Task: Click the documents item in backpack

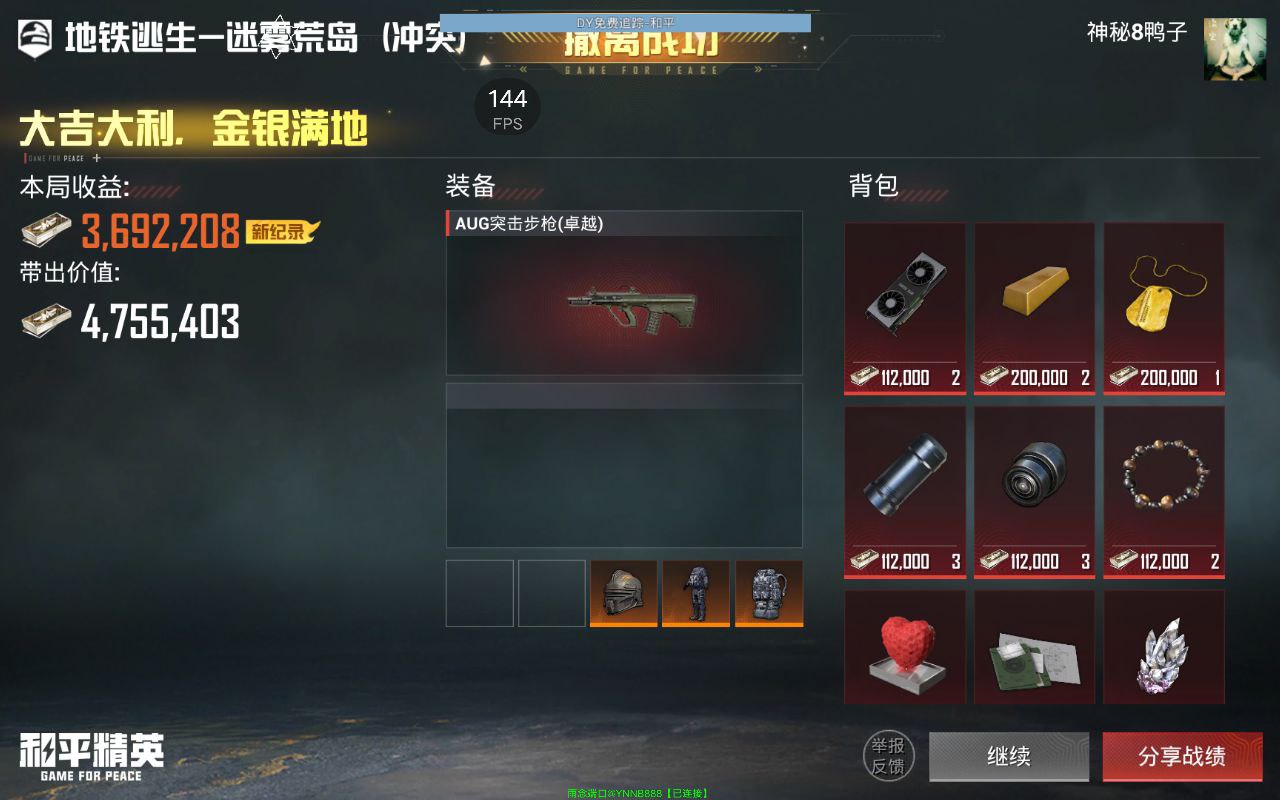Action: [x=1034, y=647]
